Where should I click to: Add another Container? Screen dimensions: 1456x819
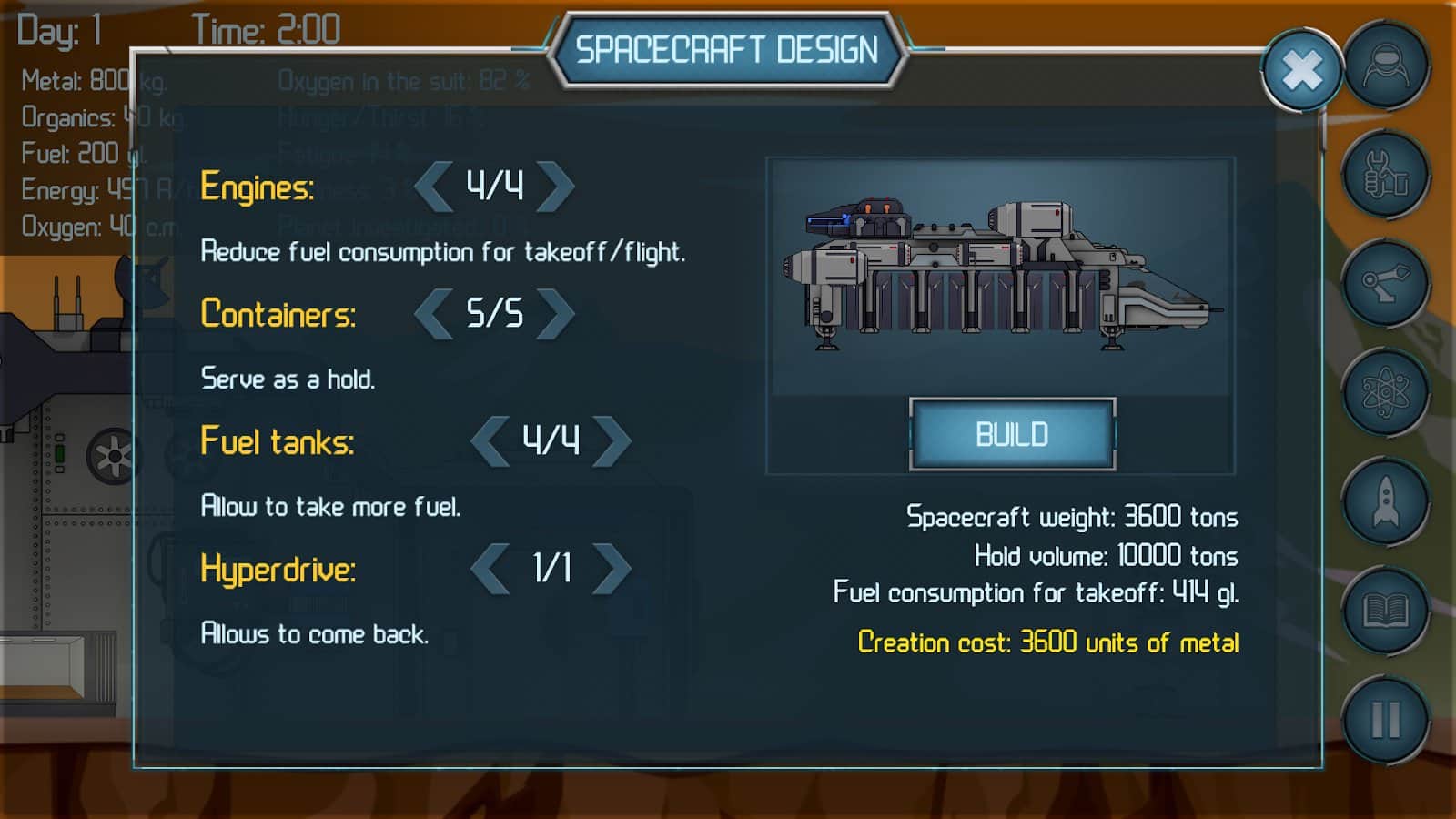(555, 314)
